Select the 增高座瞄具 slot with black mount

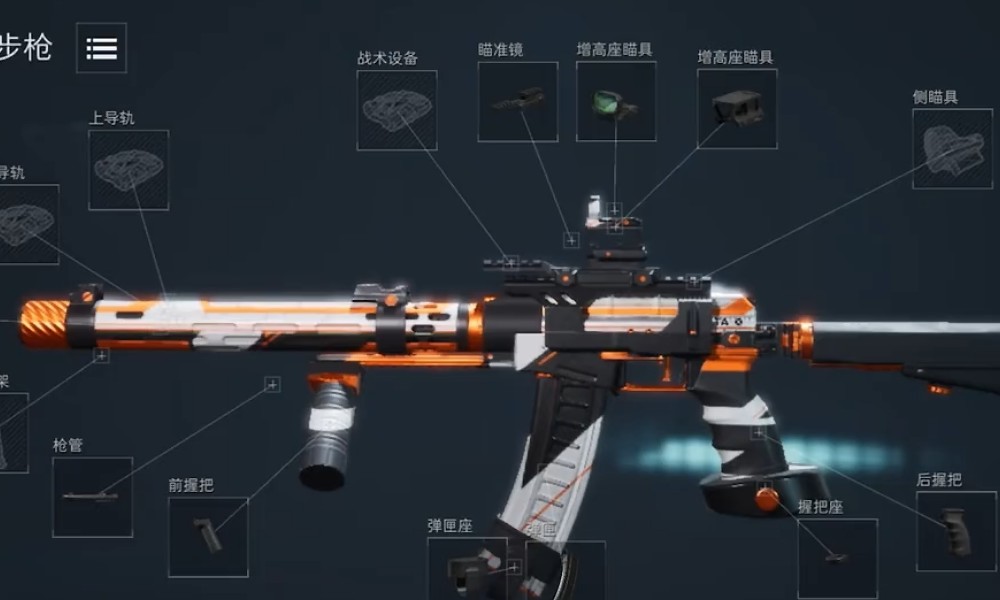tap(737, 108)
